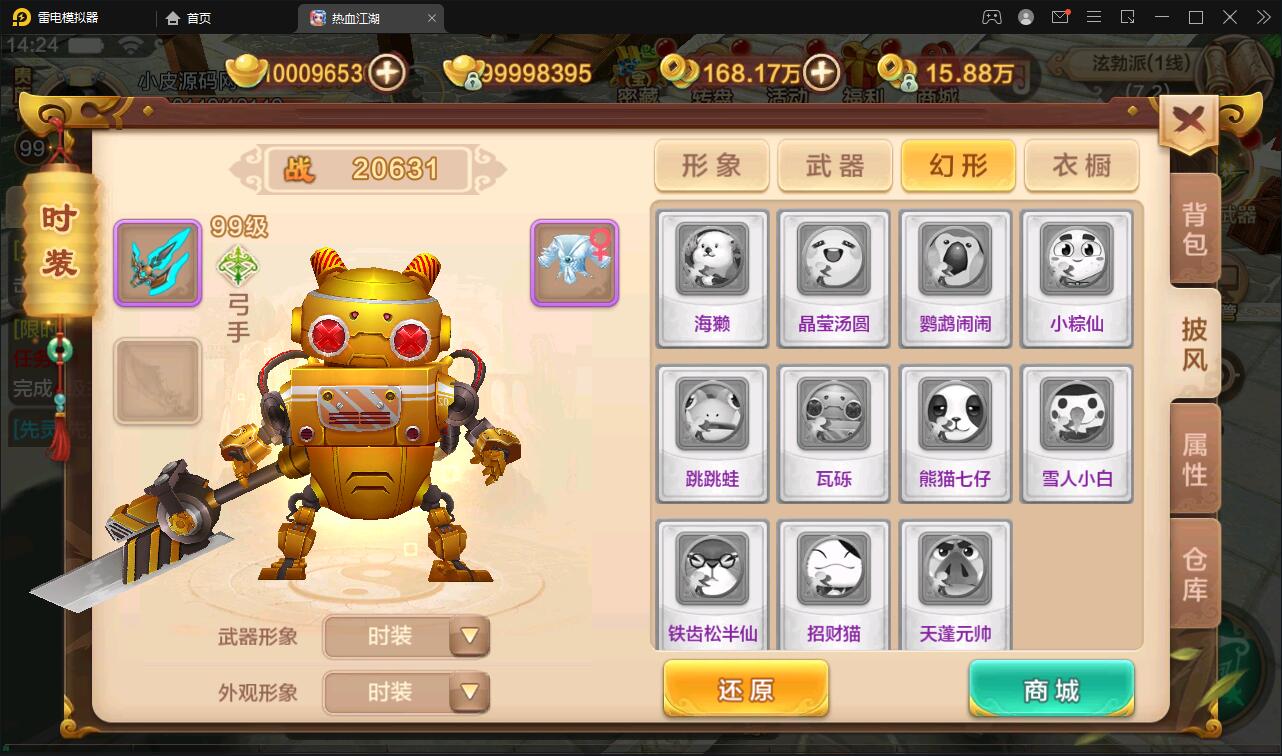Expand the 外观形象 dropdown
The width and height of the screenshot is (1282, 756).
pos(406,692)
